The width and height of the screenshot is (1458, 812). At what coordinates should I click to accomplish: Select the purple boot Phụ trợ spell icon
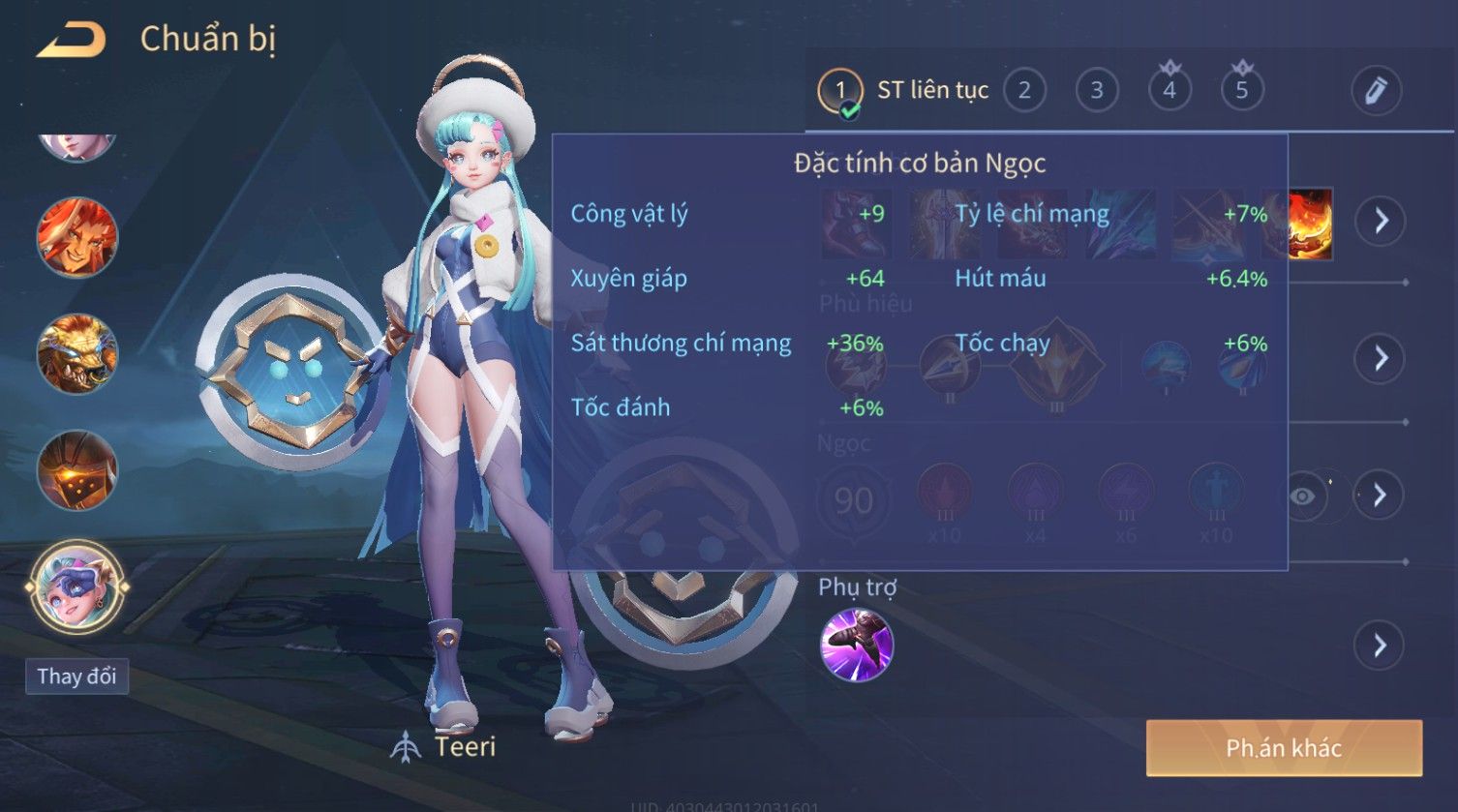[x=857, y=646]
